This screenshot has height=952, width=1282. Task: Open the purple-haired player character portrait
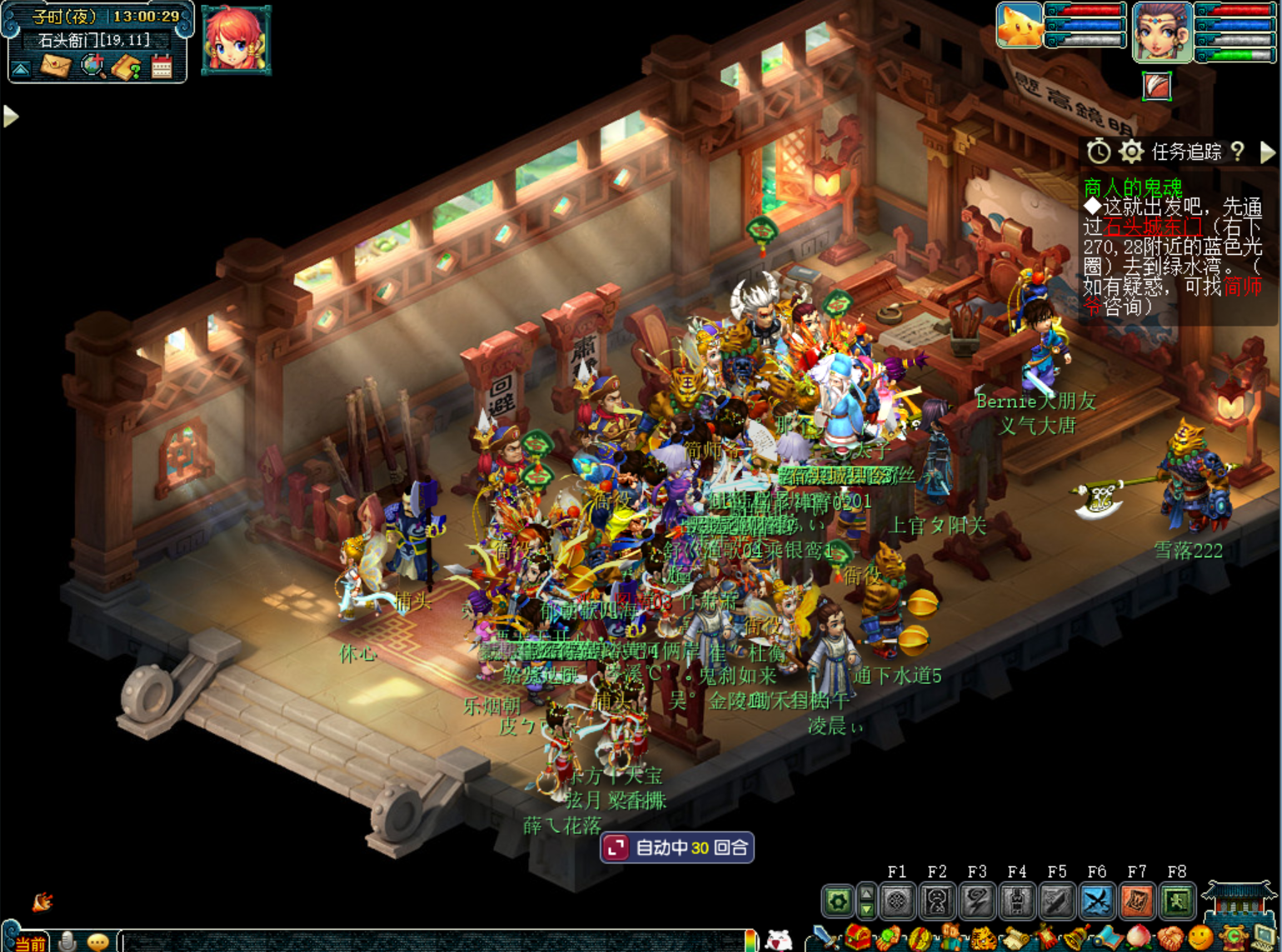(1161, 32)
